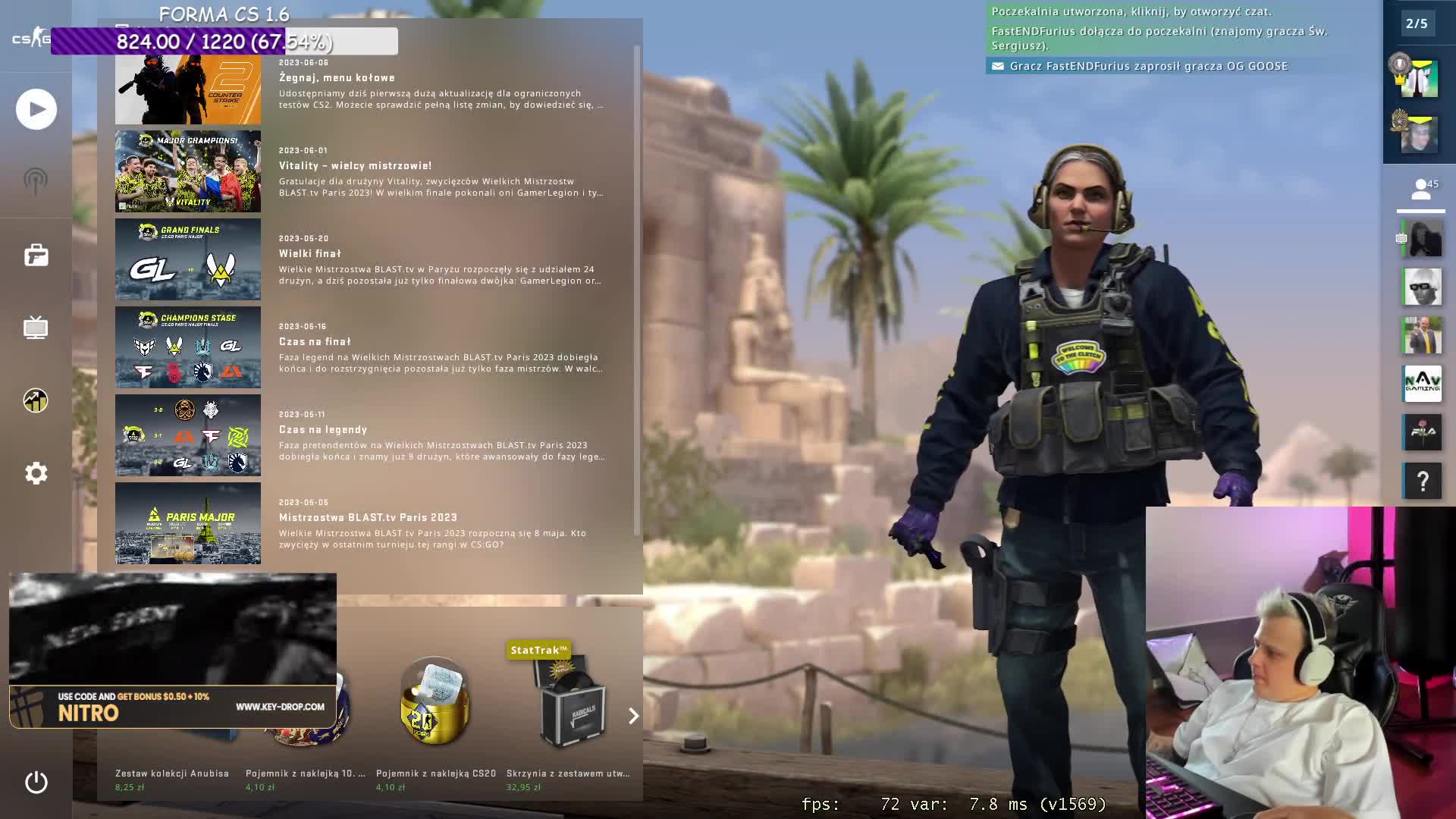Image resolution: width=1456 pixels, height=819 pixels.
Task: Open the "Wielki finał" news entry
Action: [x=310, y=253]
